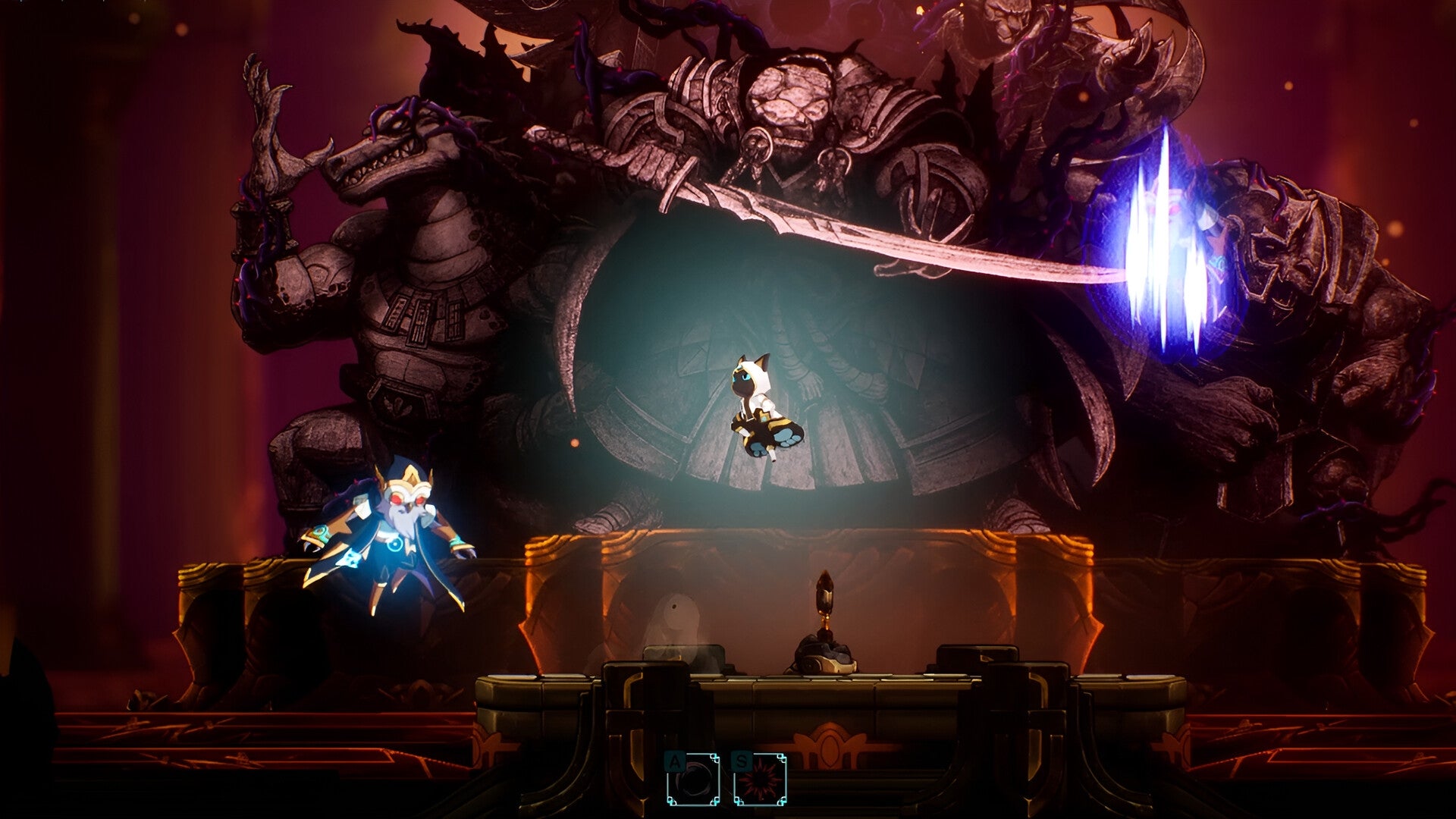Click the S key label on ability slot
Image resolution: width=1456 pixels, height=819 pixels.
[742, 760]
